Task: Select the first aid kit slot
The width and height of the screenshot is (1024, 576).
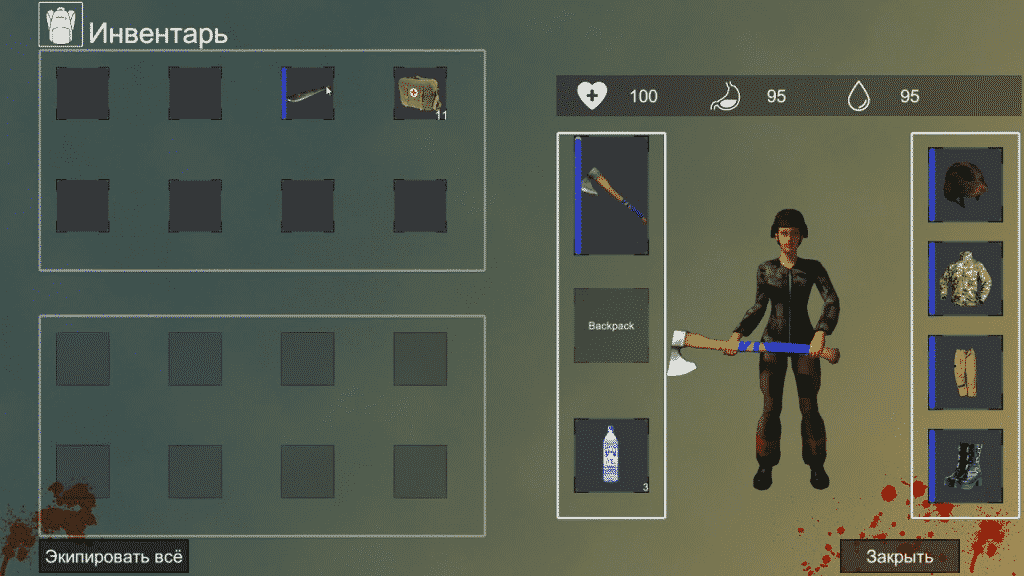Action: tap(420, 94)
